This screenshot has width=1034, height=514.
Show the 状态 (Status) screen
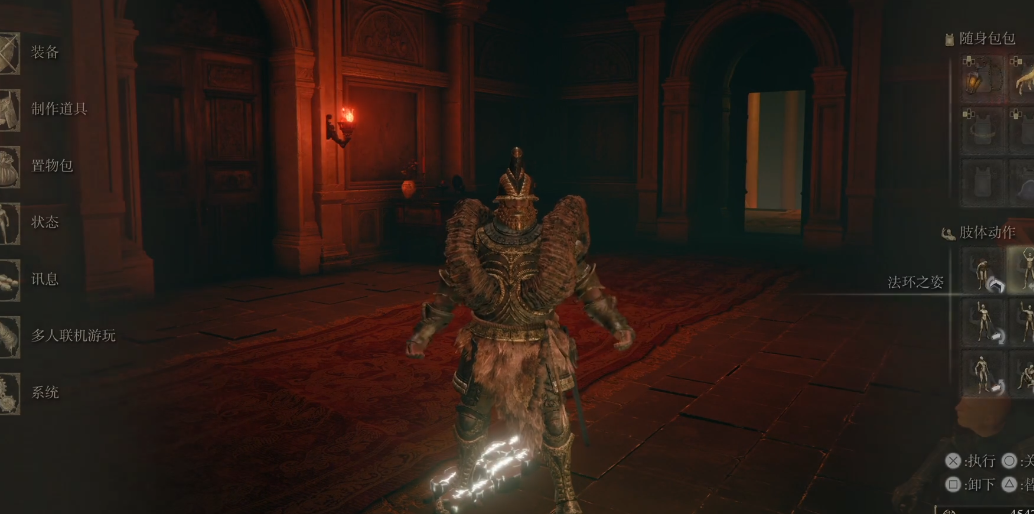(x=45, y=221)
